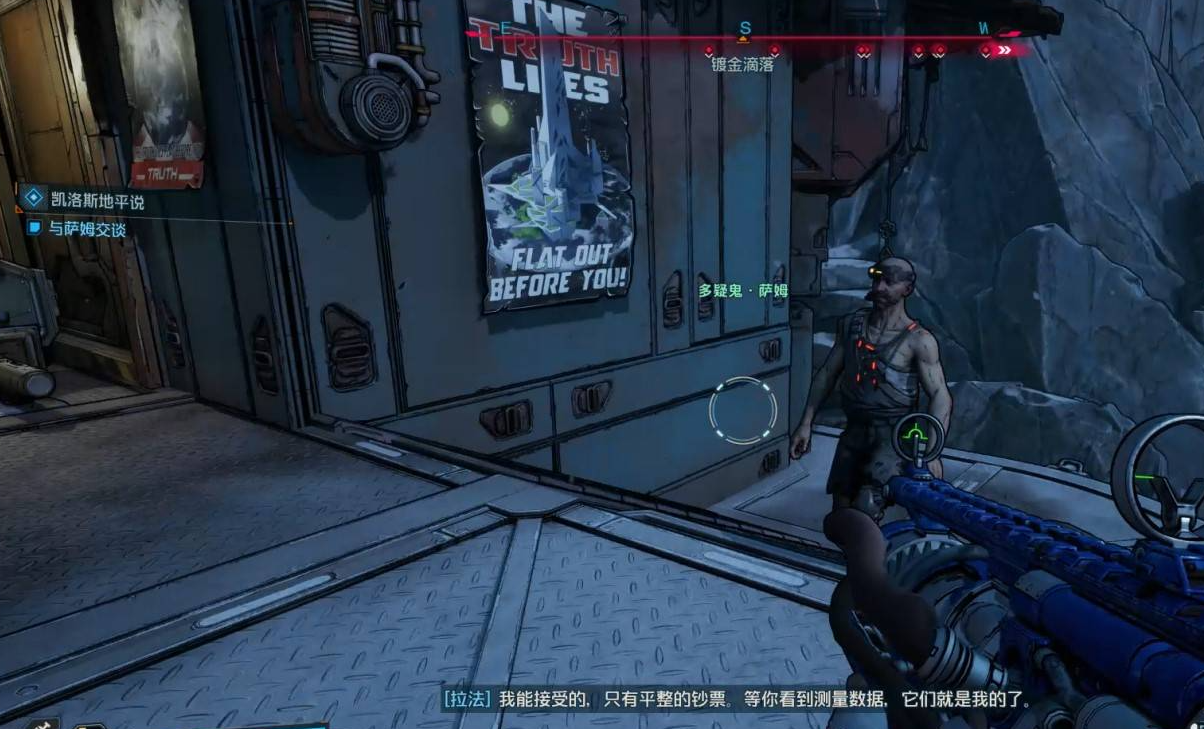The width and height of the screenshot is (1204, 729).
Task: Click the 与萨姆交谈 objective entry
Action: click(89, 228)
